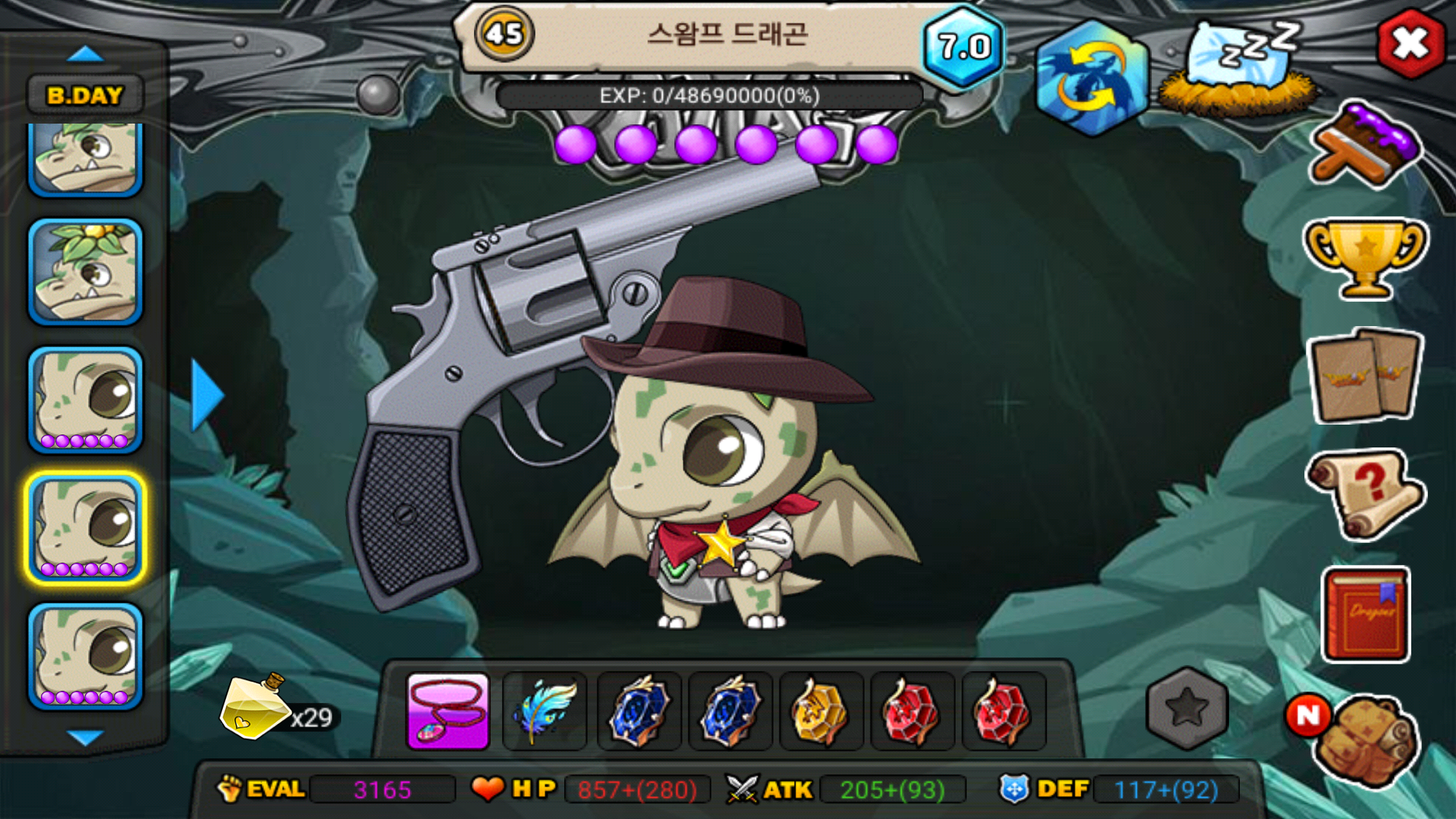Put dragon to sleep in pillow nest
Image resolution: width=1456 pixels, height=819 pixels.
click(1238, 70)
